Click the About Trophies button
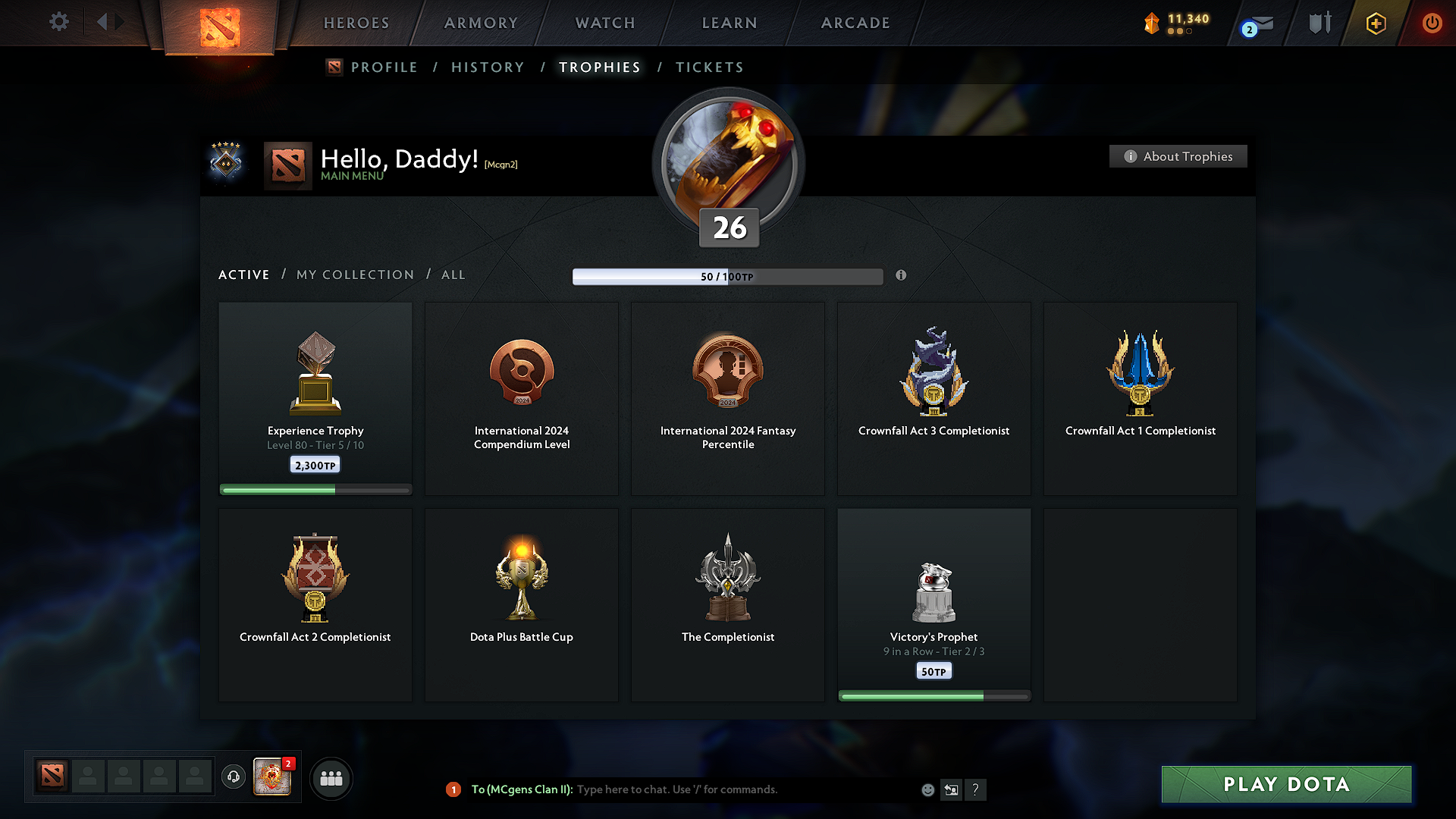The width and height of the screenshot is (1456, 819). point(1178,156)
